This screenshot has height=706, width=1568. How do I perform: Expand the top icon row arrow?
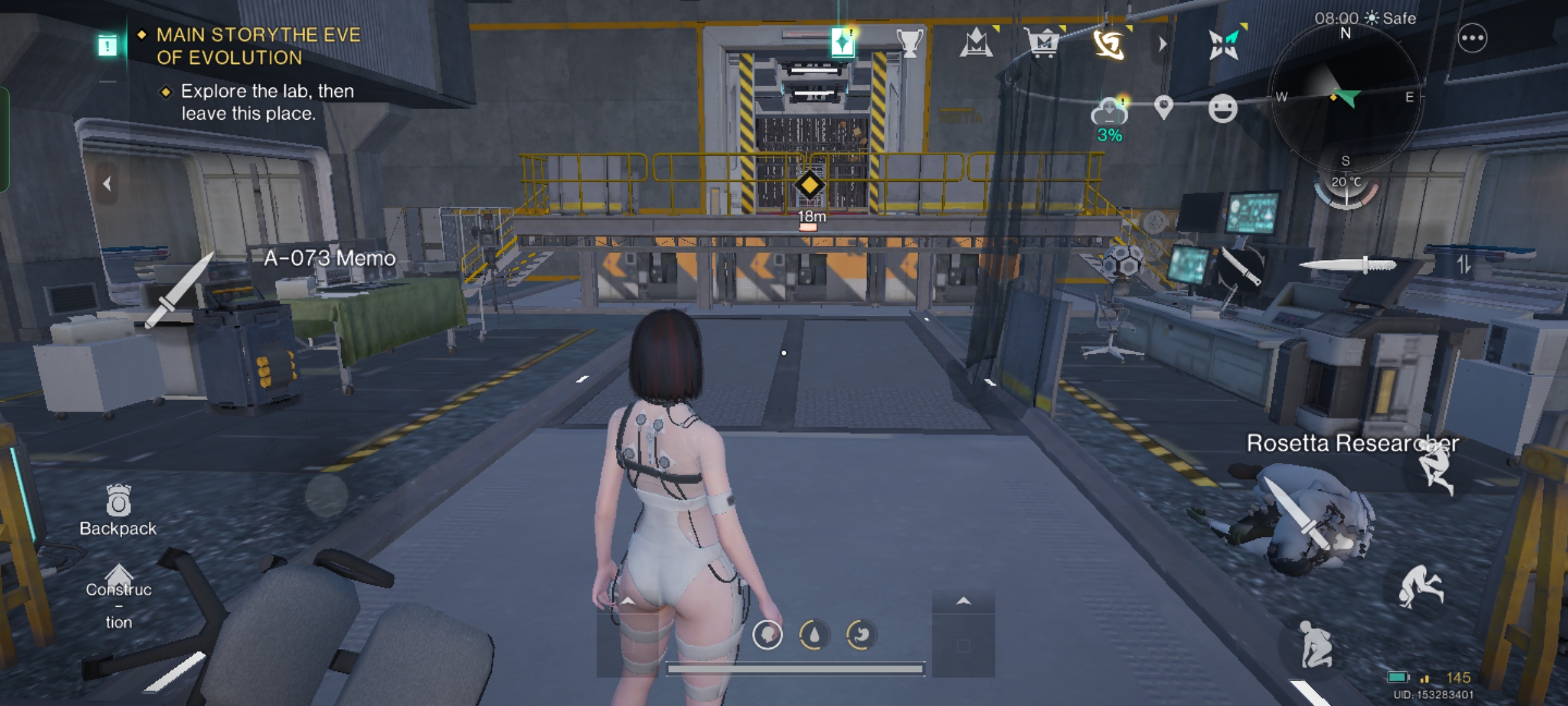pyautogui.click(x=1162, y=44)
